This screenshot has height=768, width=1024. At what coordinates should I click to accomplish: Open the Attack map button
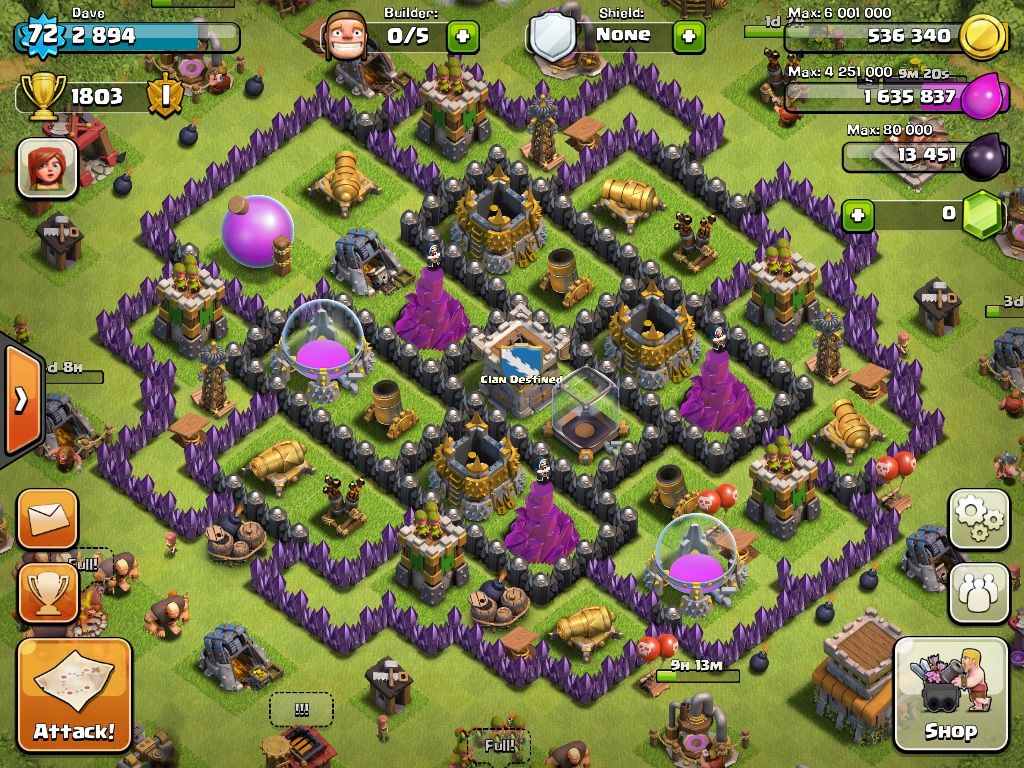click(74, 695)
